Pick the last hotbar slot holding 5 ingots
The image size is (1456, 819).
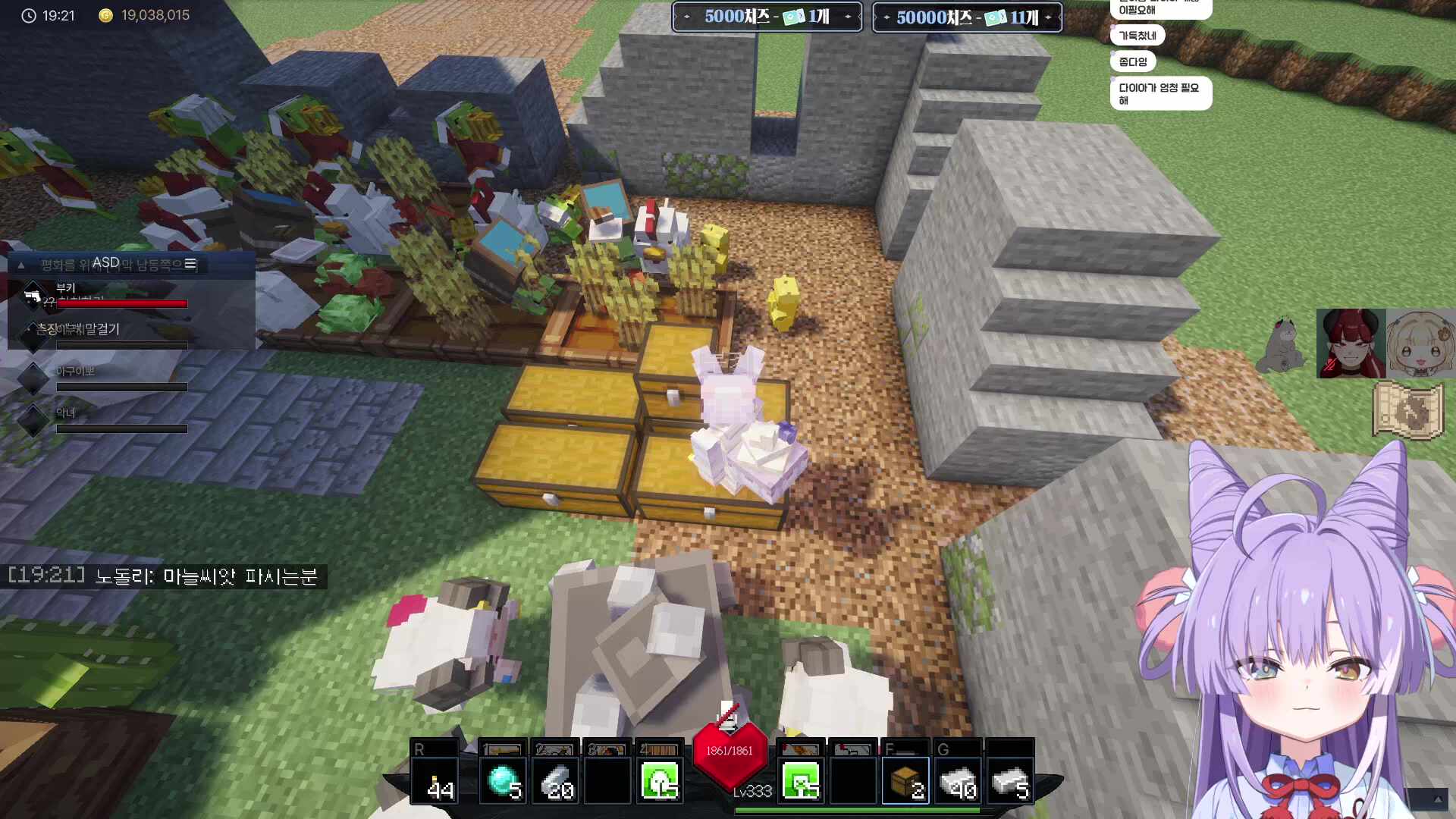point(1010,780)
